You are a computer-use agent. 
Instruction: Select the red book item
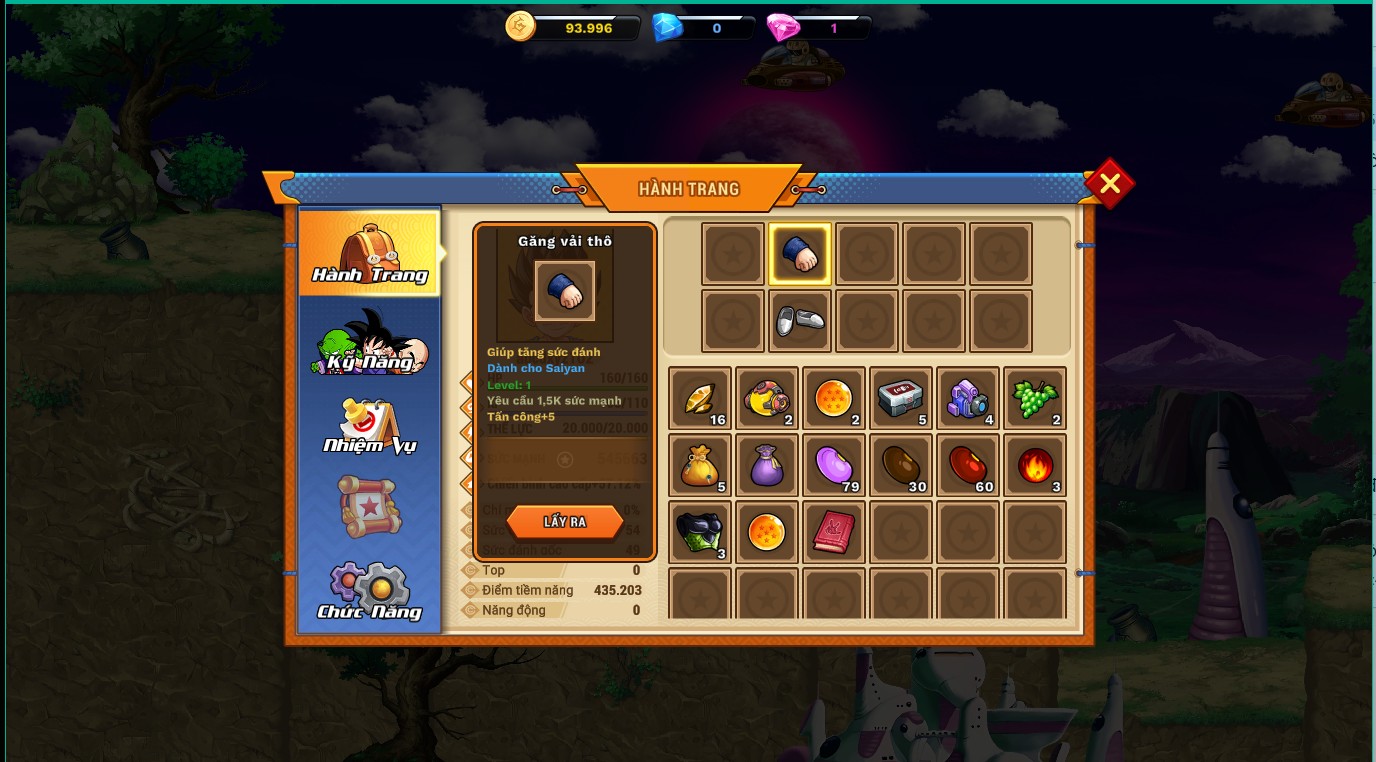tap(834, 533)
